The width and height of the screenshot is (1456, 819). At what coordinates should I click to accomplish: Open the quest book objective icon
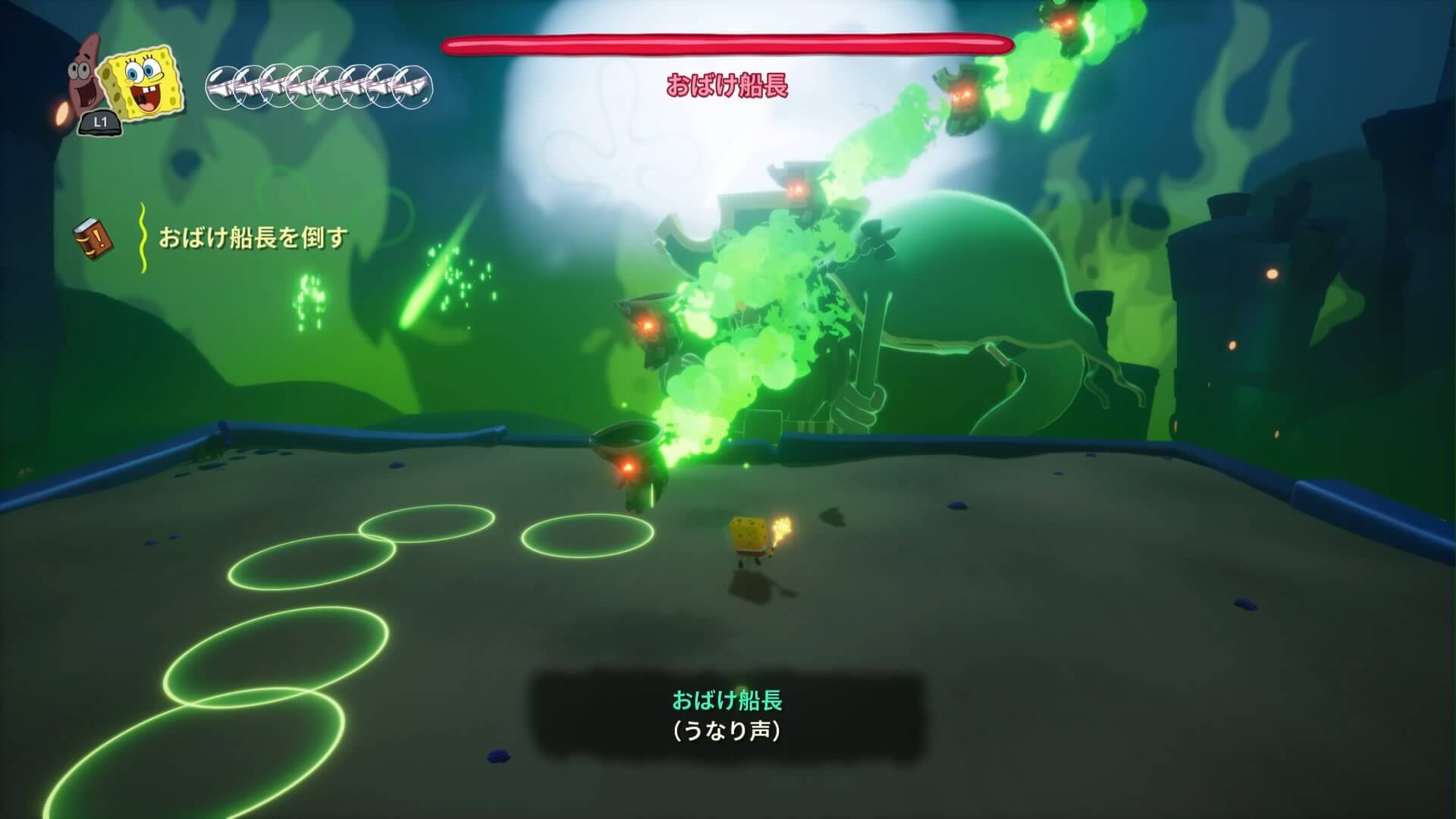click(x=94, y=237)
